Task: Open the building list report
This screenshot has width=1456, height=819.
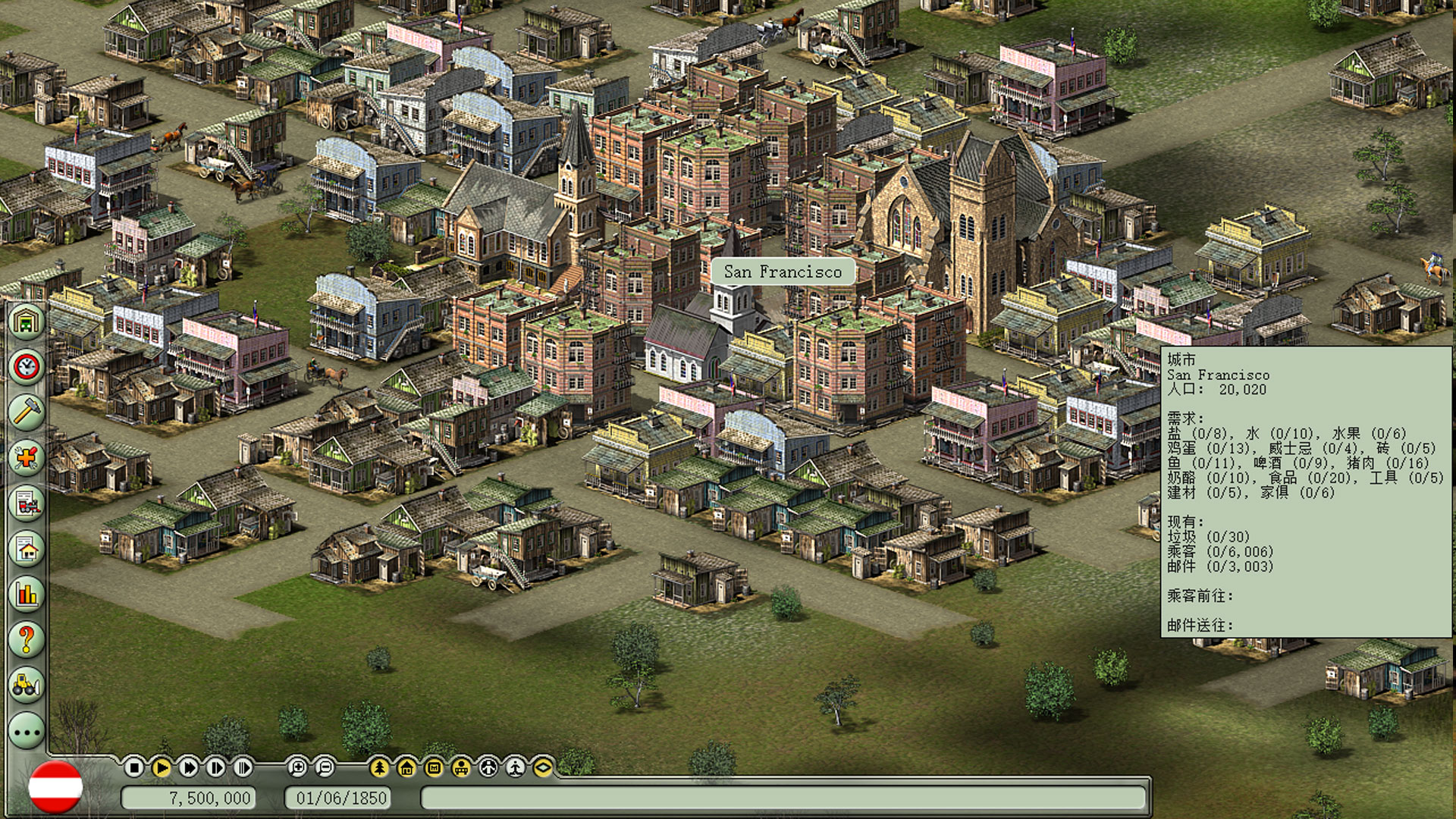Action: click(x=27, y=548)
